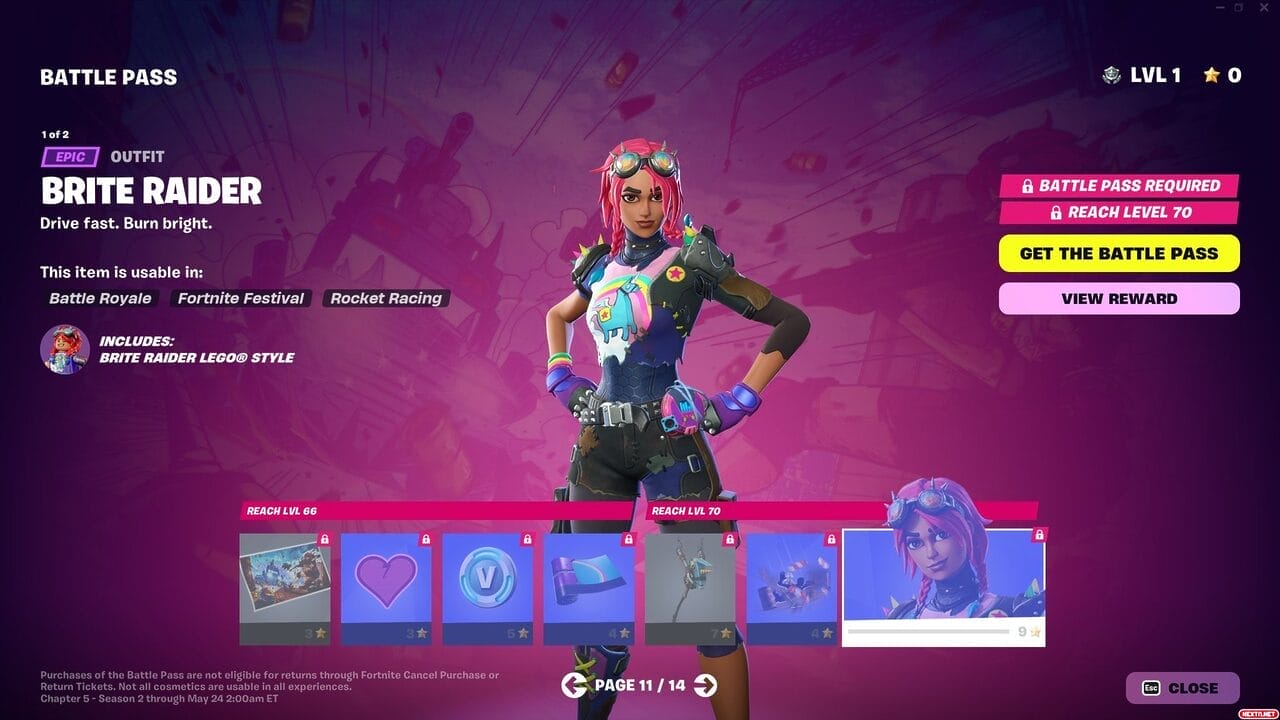
Task: Click the GET THE BATTLE PASS button
Action: pyautogui.click(x=1118, y=253)
